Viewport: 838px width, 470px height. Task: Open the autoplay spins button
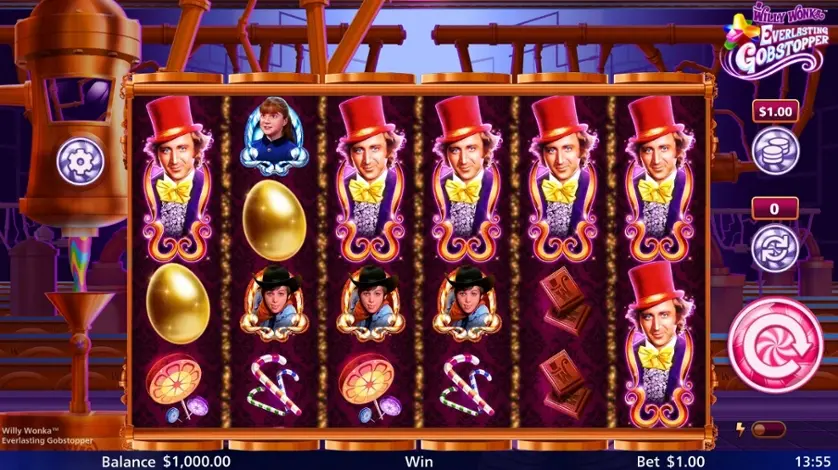point(775,245)
